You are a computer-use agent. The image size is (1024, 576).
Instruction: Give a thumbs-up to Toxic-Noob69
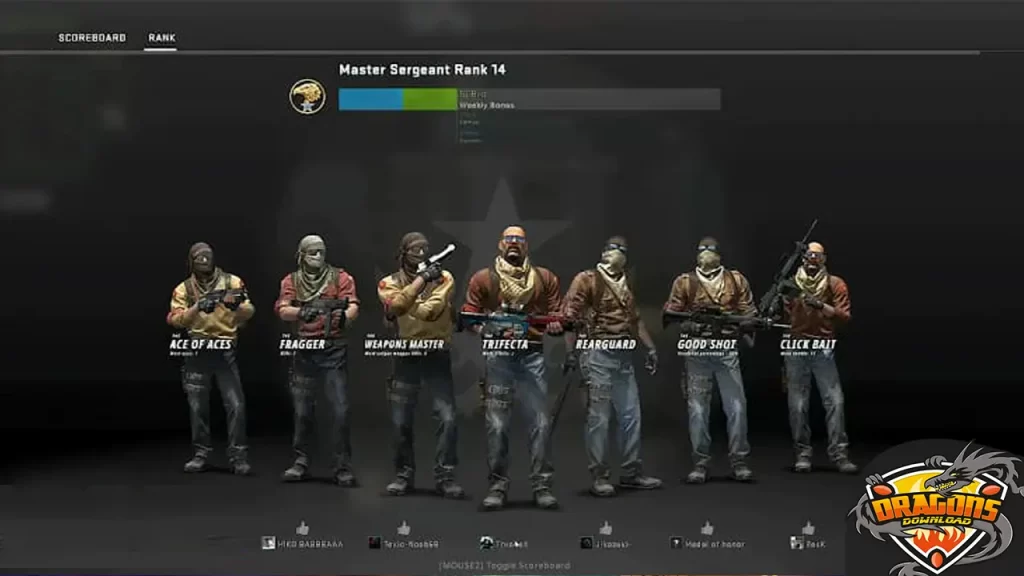[x=403, y=527]
